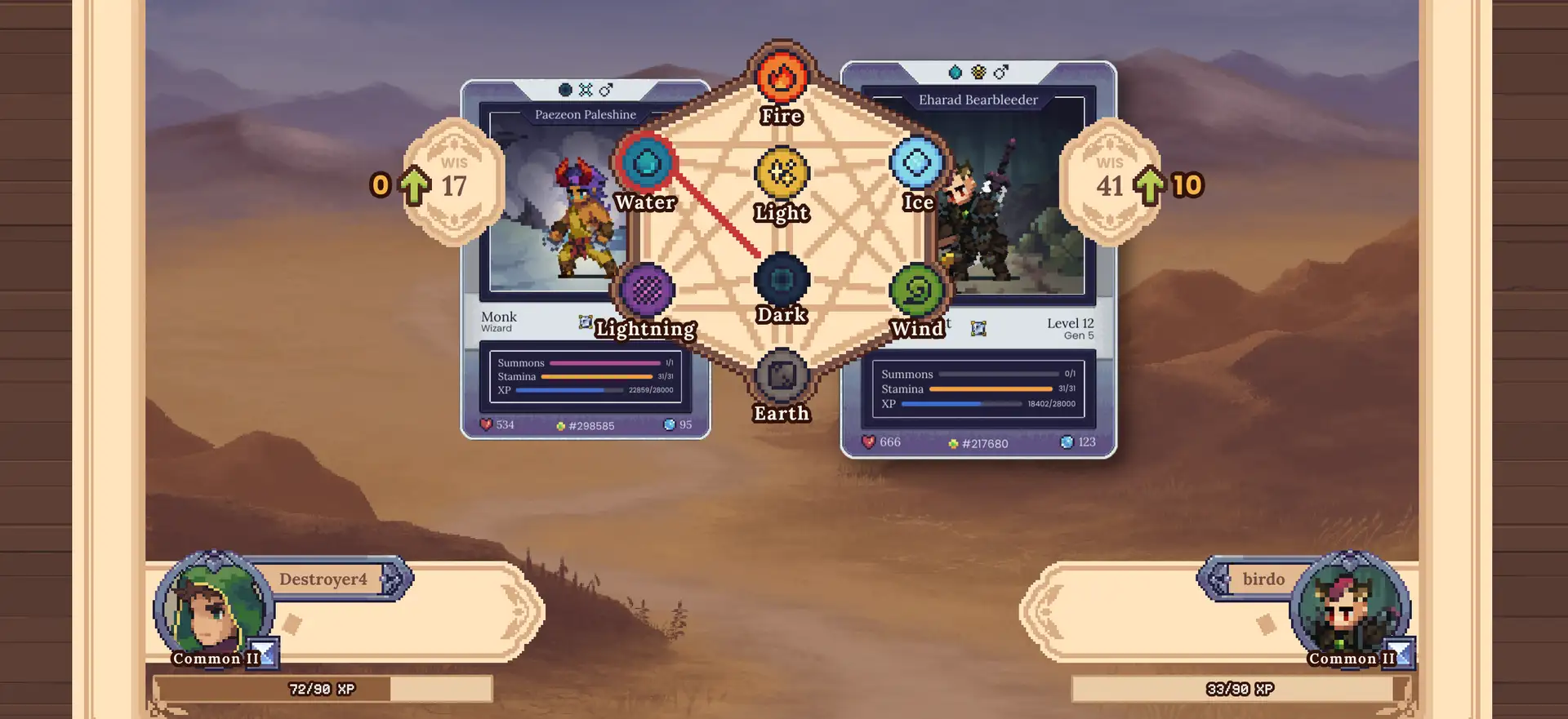Select the Ice element orb
This screenshot has height=719, width=1568.
coord(917,163)
